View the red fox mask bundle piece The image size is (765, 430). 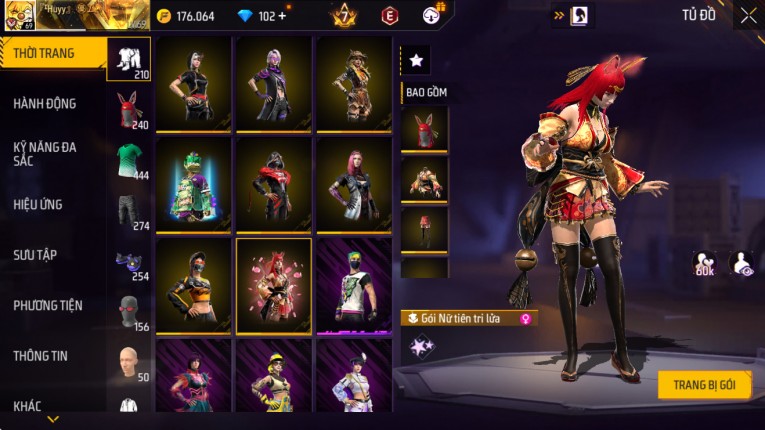point(424,129)
